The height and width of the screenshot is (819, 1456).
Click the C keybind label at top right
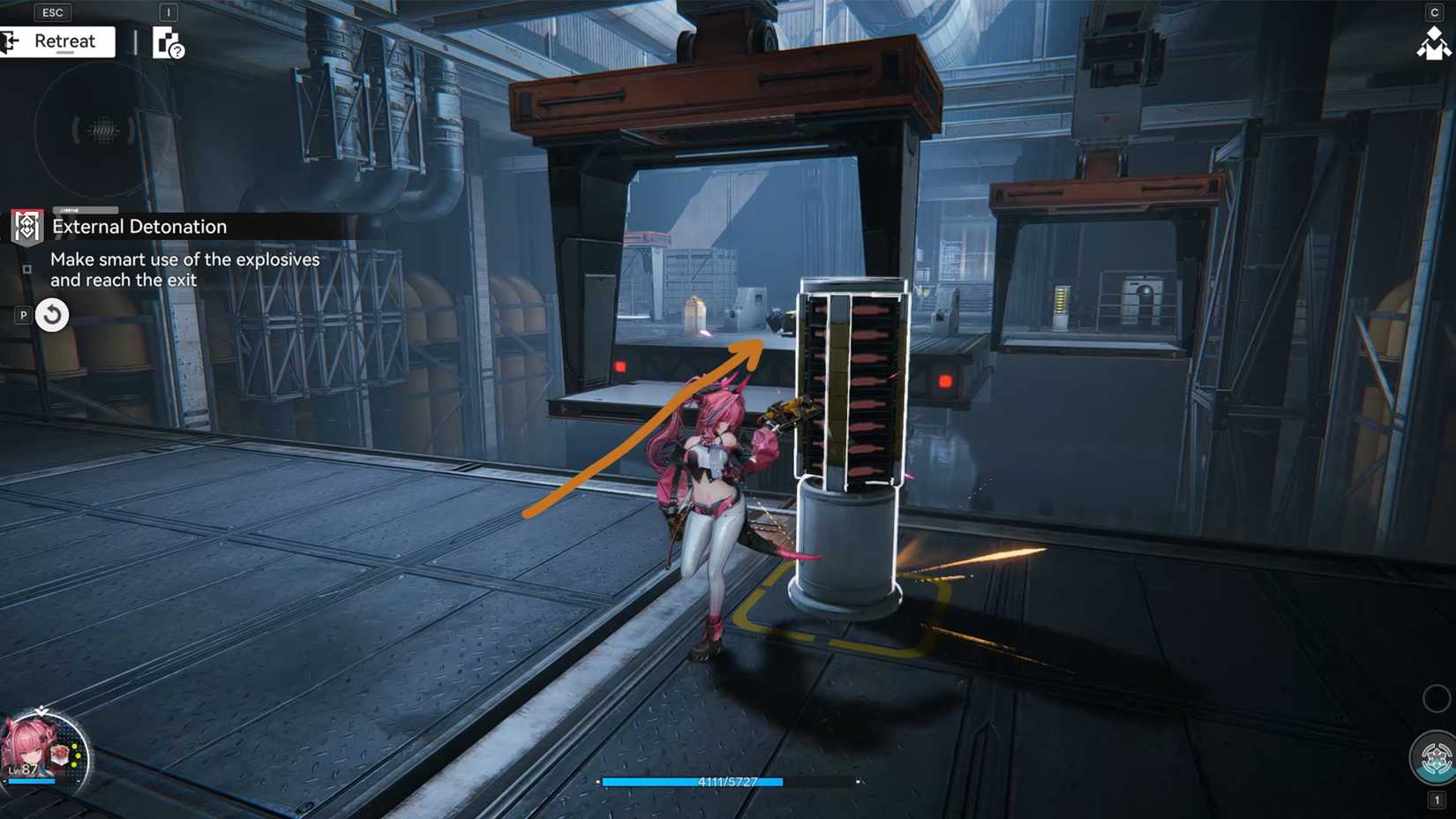click(x=1434, y=12)
